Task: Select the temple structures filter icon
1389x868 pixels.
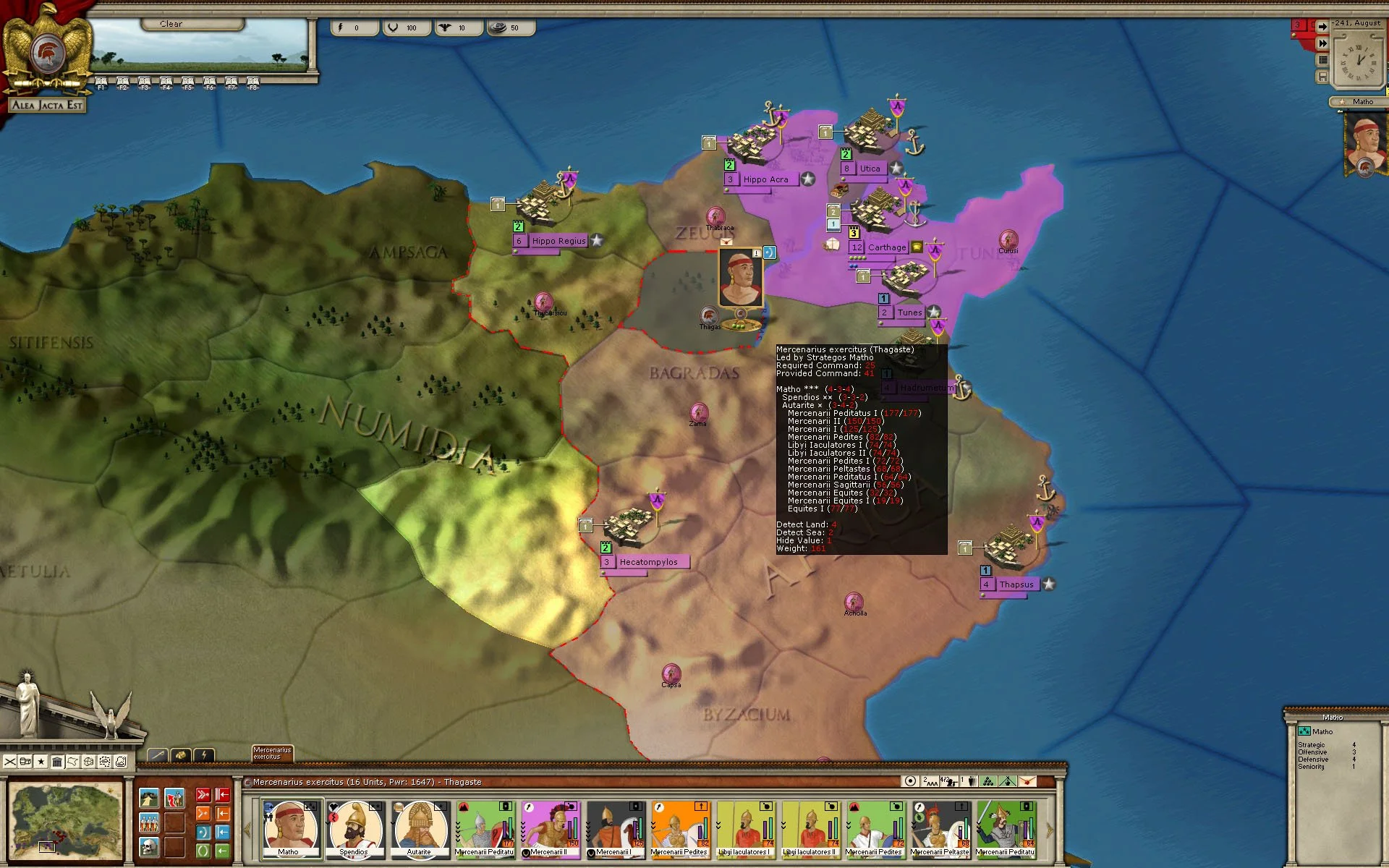Action: click(58, 762)
